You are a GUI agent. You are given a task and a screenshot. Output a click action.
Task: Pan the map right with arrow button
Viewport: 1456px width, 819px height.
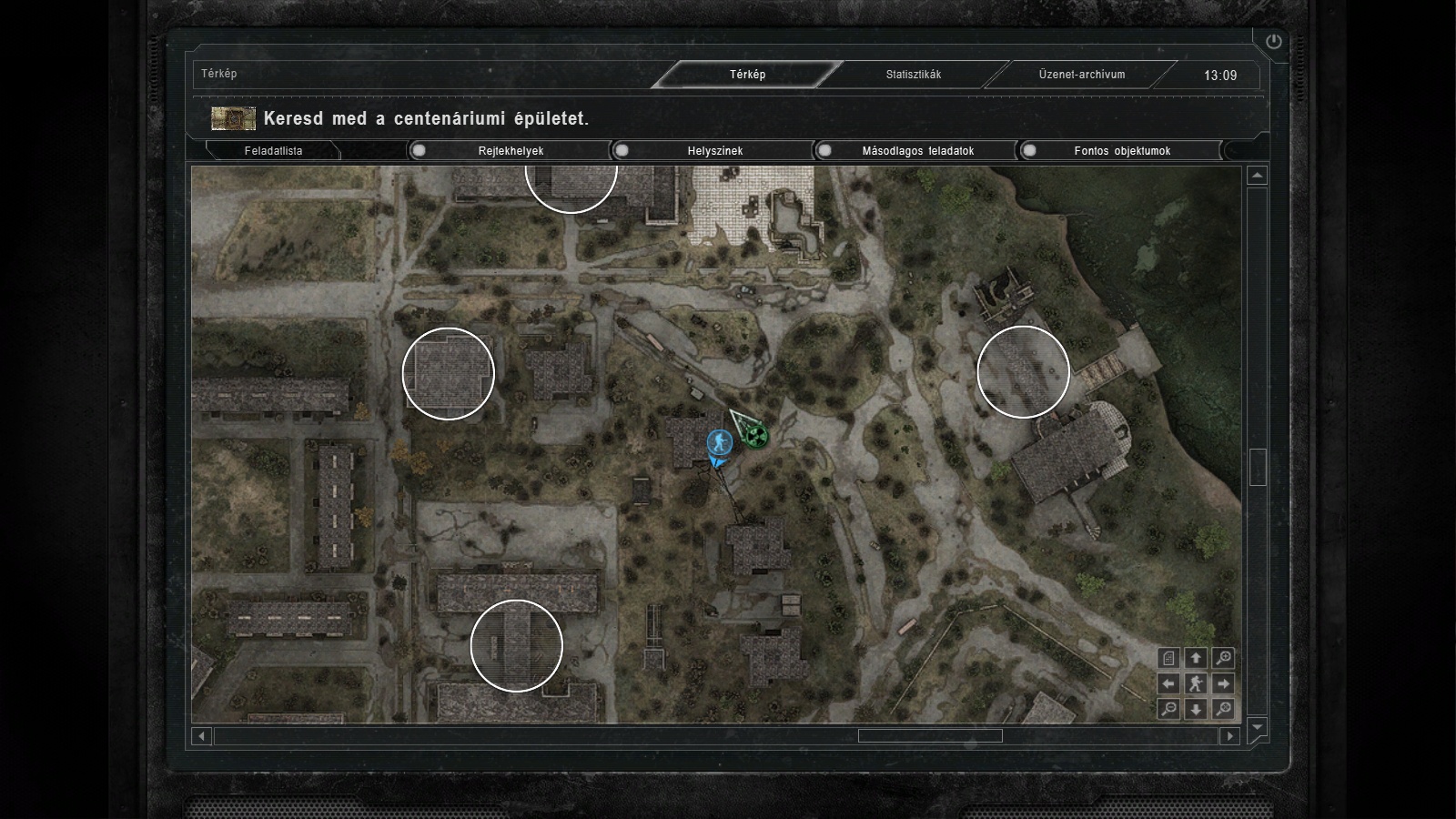(x=1223, y=683)
